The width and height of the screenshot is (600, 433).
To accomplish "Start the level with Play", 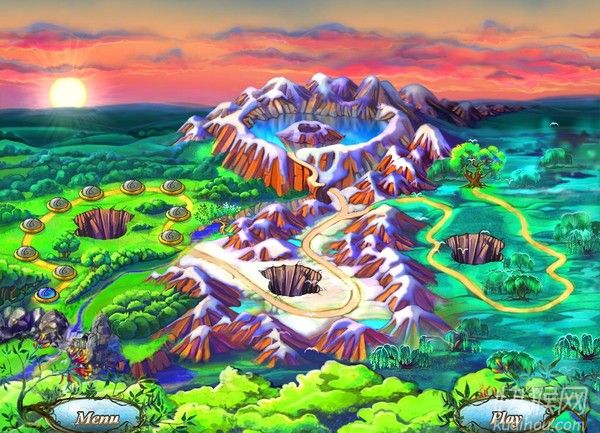I will 503,415.
